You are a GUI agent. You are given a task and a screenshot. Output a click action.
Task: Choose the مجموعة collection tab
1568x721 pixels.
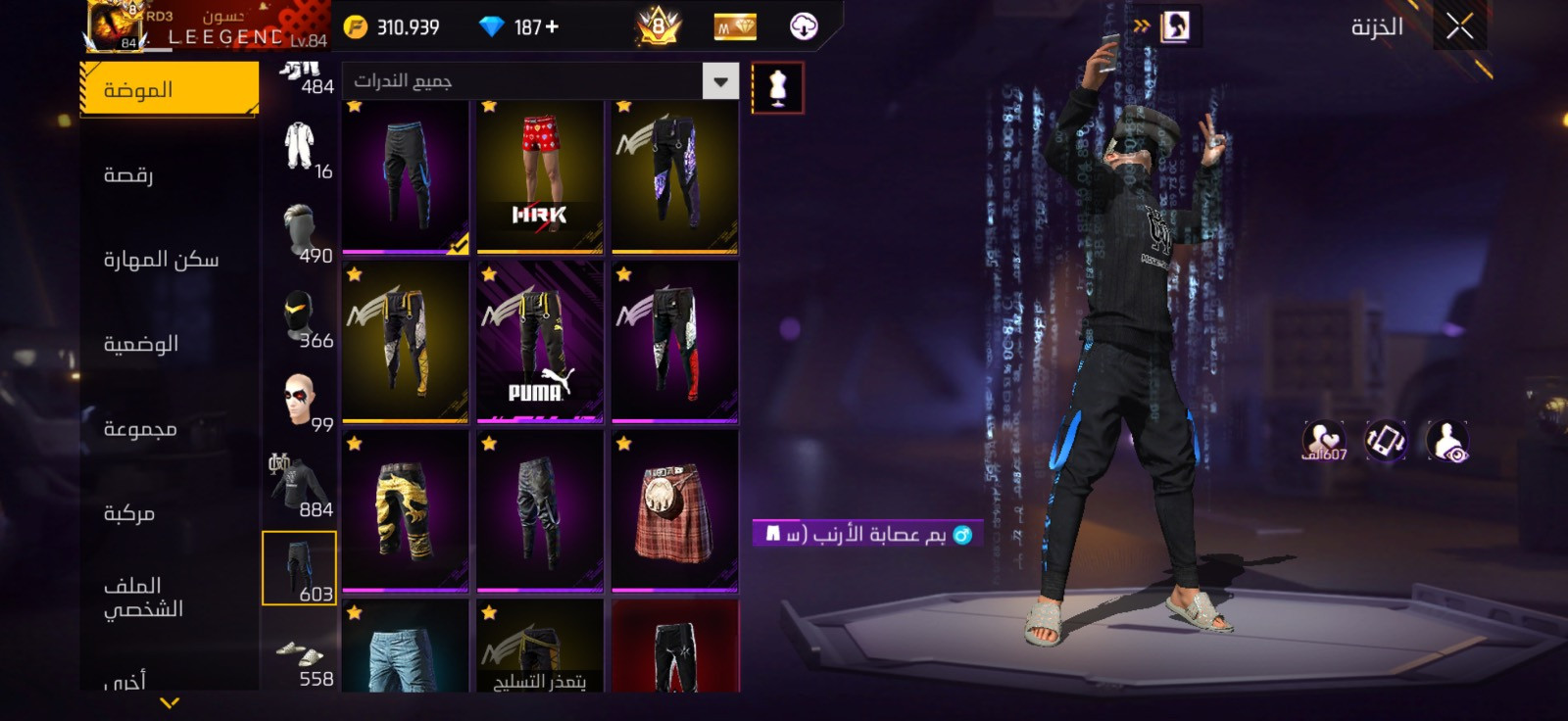tap(140, 428)
